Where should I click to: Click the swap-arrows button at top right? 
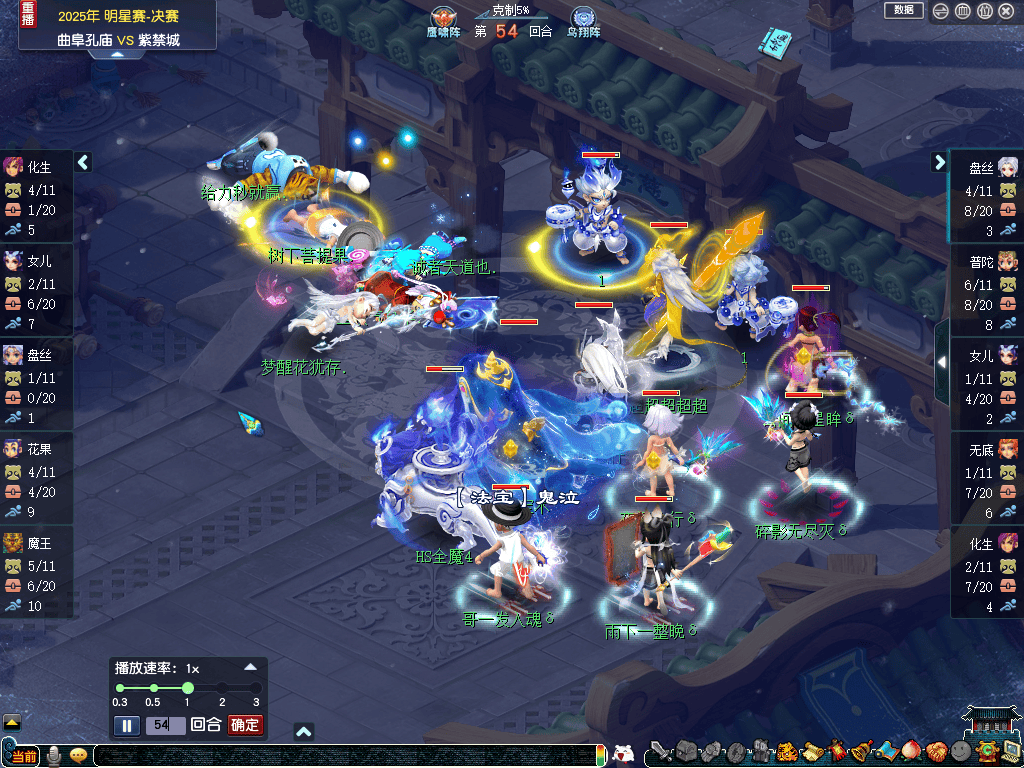[x=940, y=11]
